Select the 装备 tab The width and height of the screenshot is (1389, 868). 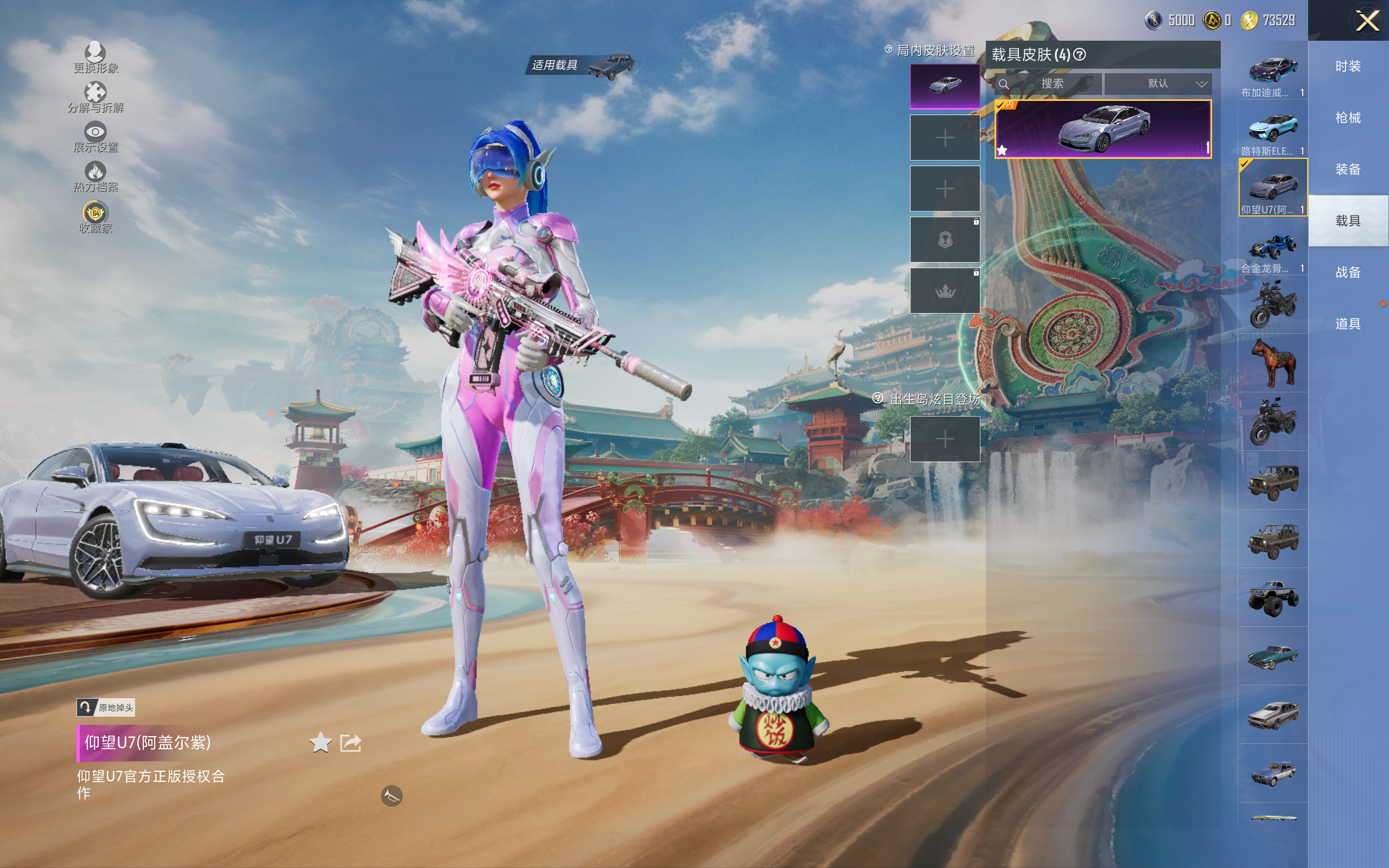[1348, 169]
